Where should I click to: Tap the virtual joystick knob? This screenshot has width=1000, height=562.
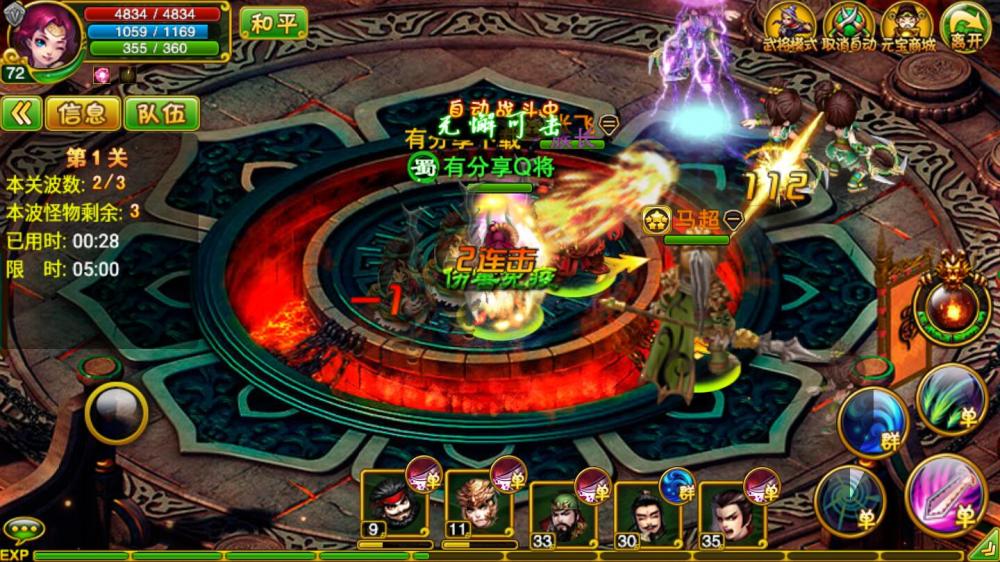click(116, 411)
